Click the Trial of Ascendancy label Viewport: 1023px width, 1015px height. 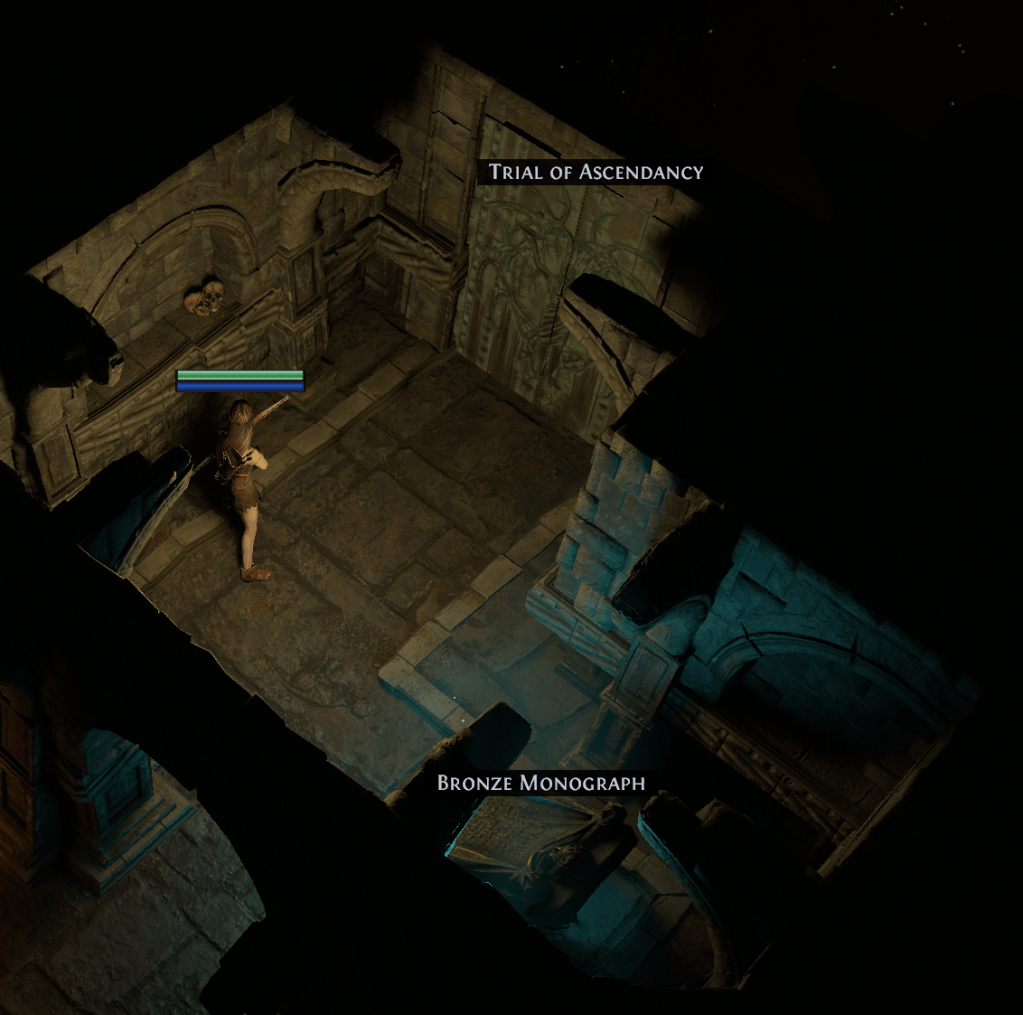tap(596, 172)
